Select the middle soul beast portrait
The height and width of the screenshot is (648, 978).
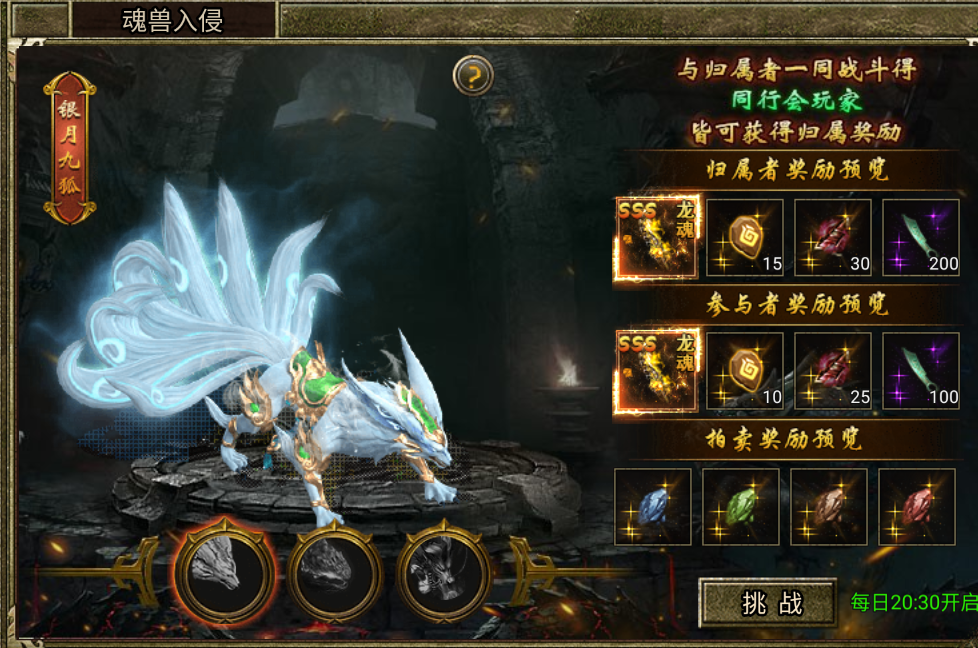(x=334, y=572)
